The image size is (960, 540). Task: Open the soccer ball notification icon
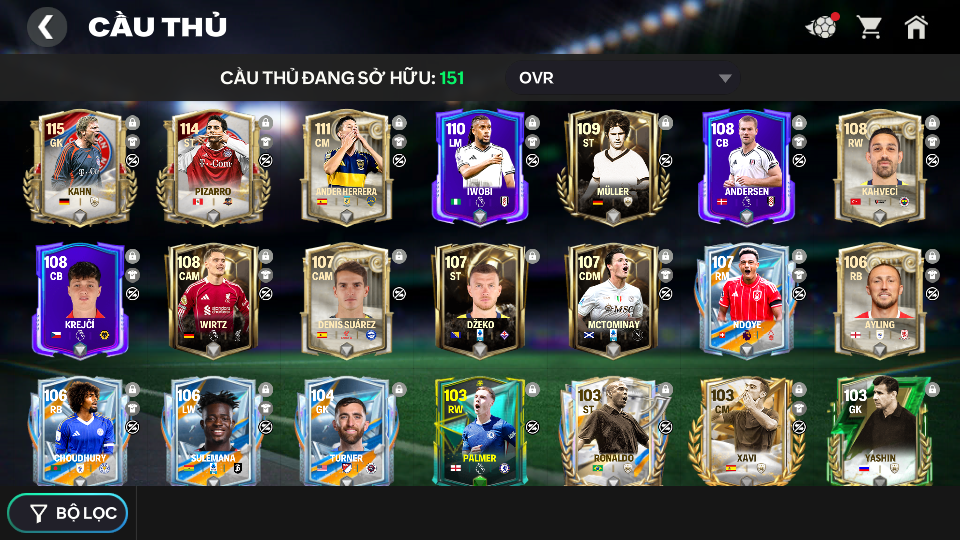(x=821, y=27)
